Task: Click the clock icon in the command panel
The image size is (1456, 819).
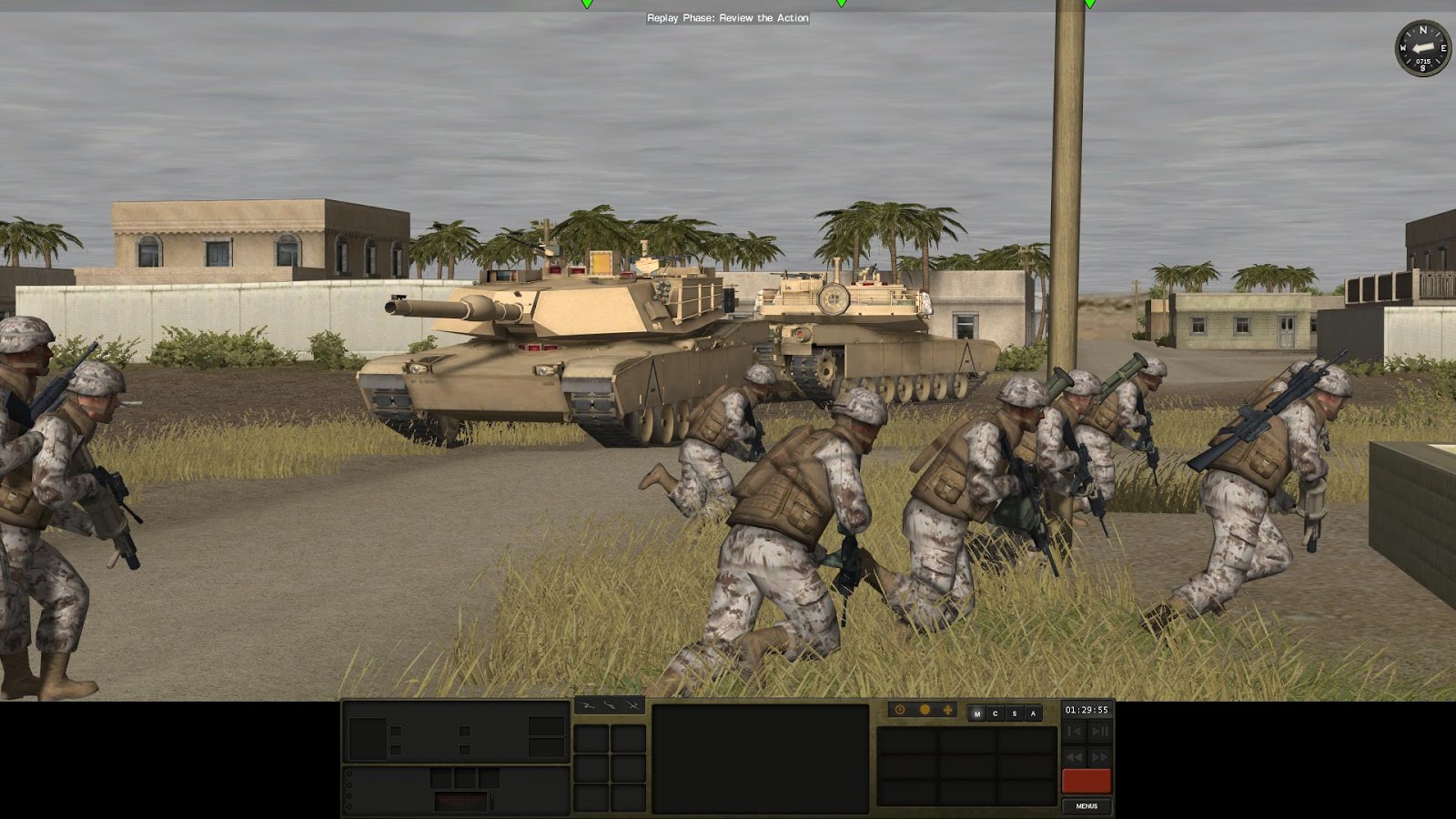Action: (901, 709)
